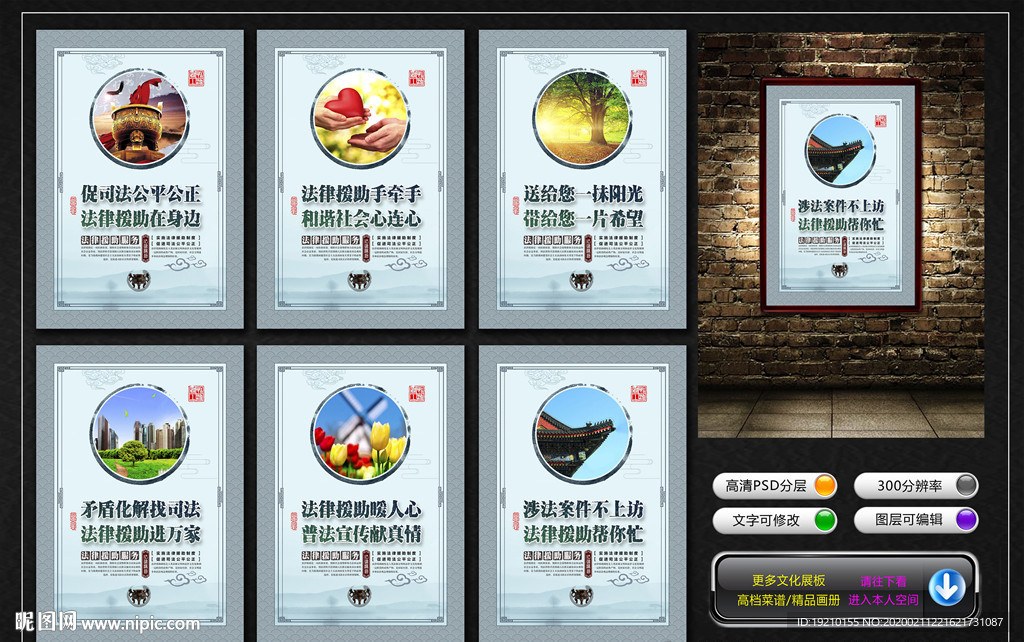1024x642 pixels.
Task: Follow the 进入本人空间 pink link text
Action: click(883, 600)
